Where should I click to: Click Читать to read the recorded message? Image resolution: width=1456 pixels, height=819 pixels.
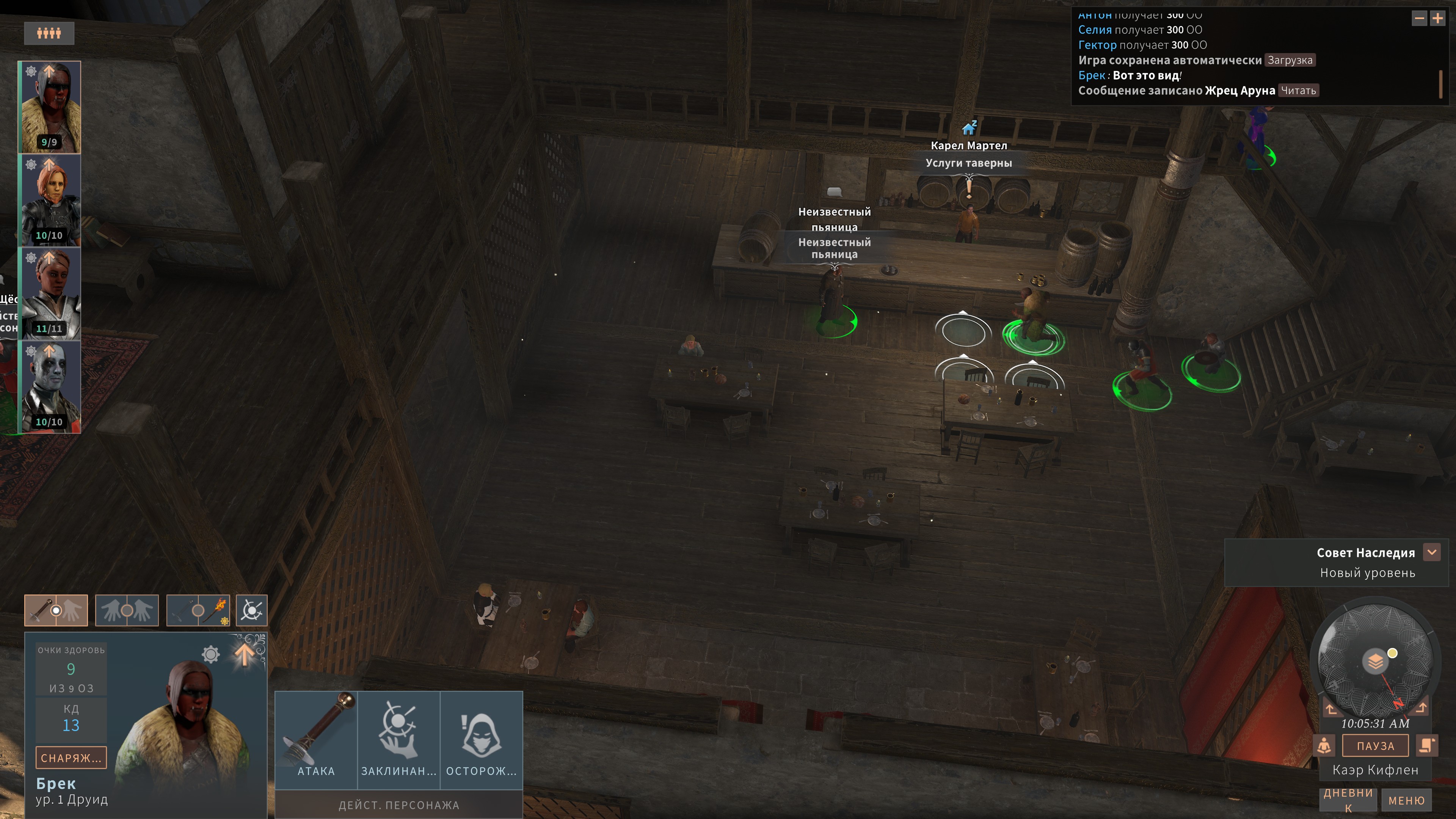1298,91
